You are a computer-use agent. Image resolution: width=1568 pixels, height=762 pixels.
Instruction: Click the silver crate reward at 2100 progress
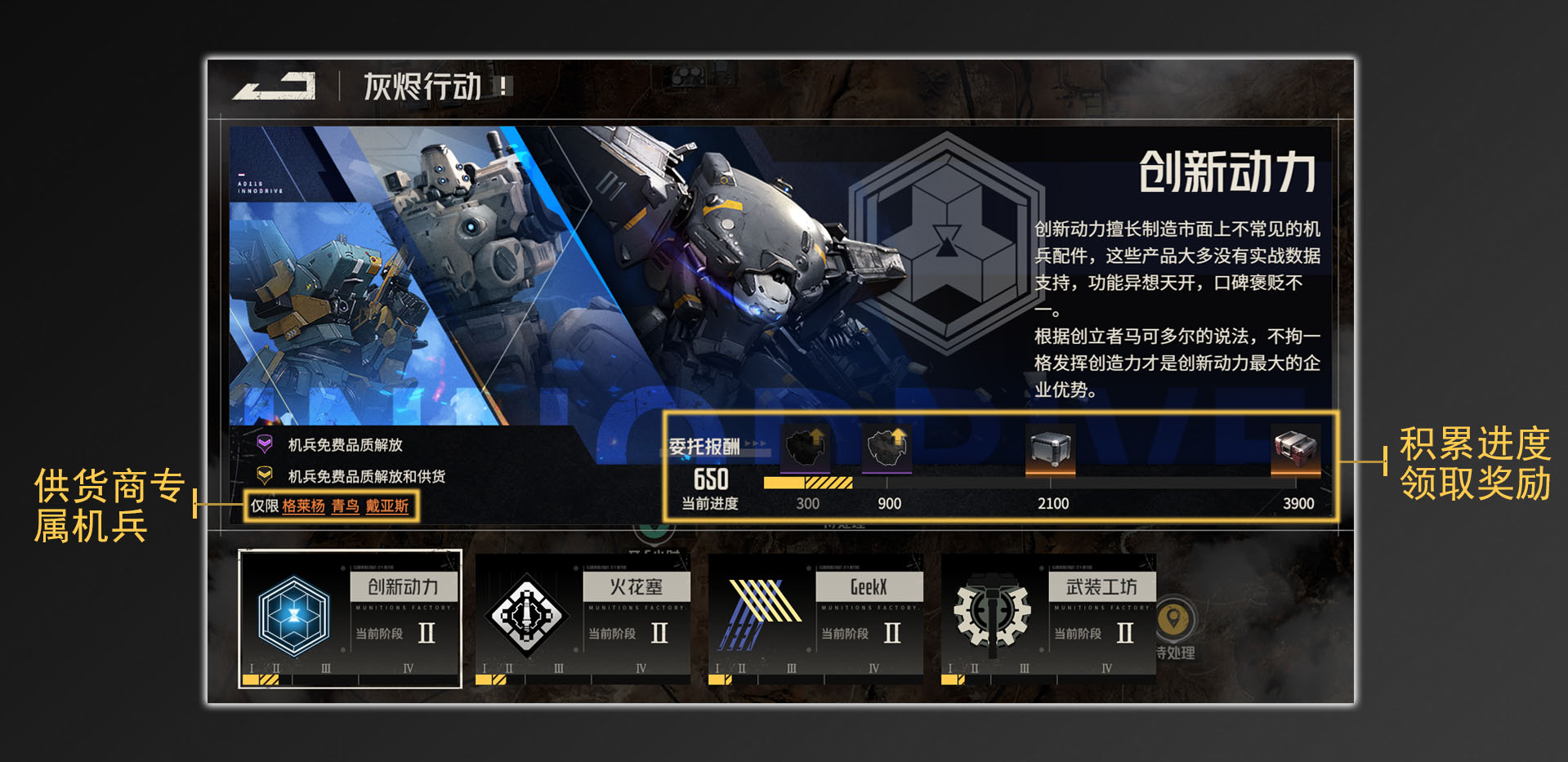pyautogui.click(x=1050, y=449)
